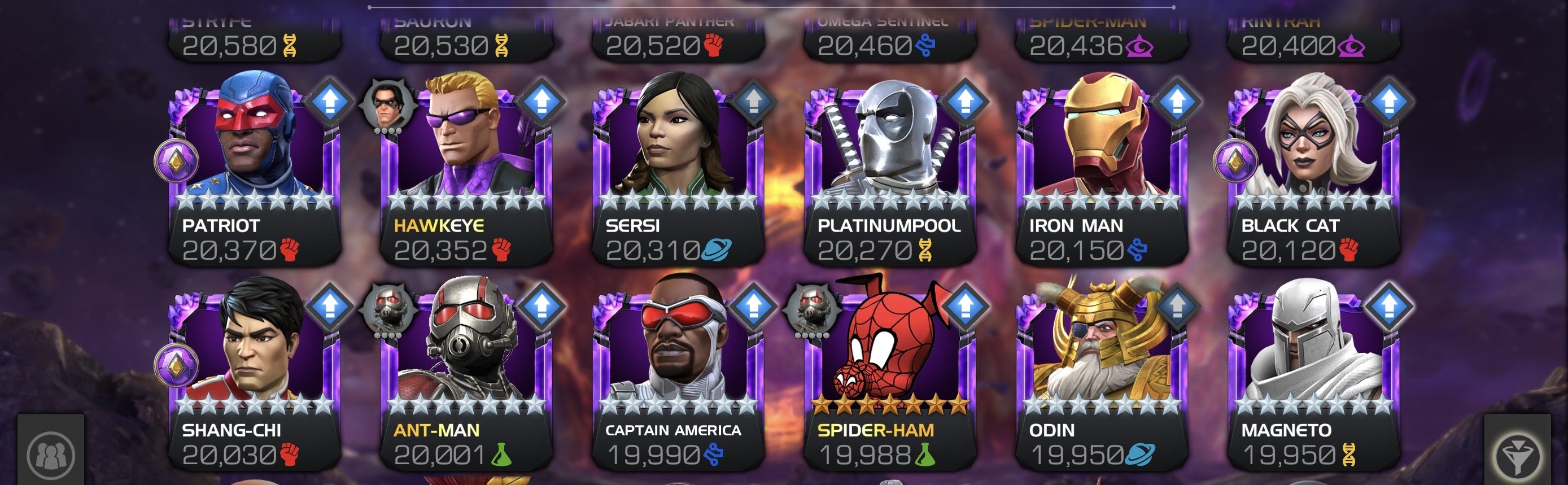Viewport: 1568px width, 485px height.
Task: Select the Captain America champion card
Action: coord(678,375)
